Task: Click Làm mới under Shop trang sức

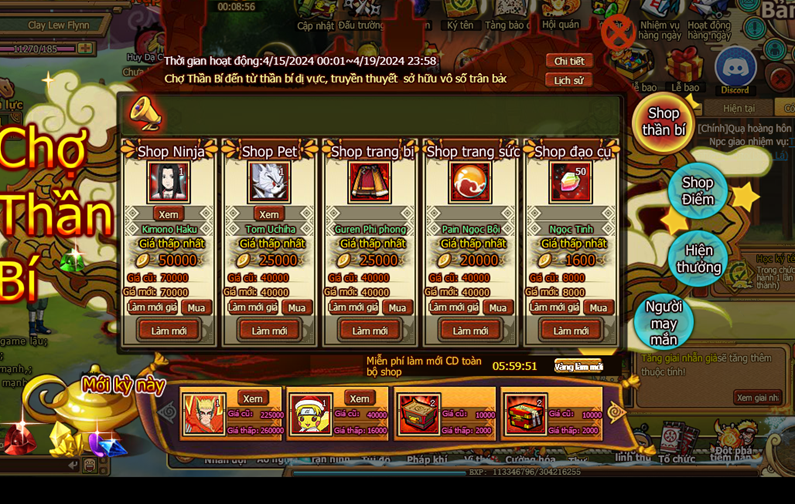Action: pos(470,331)
